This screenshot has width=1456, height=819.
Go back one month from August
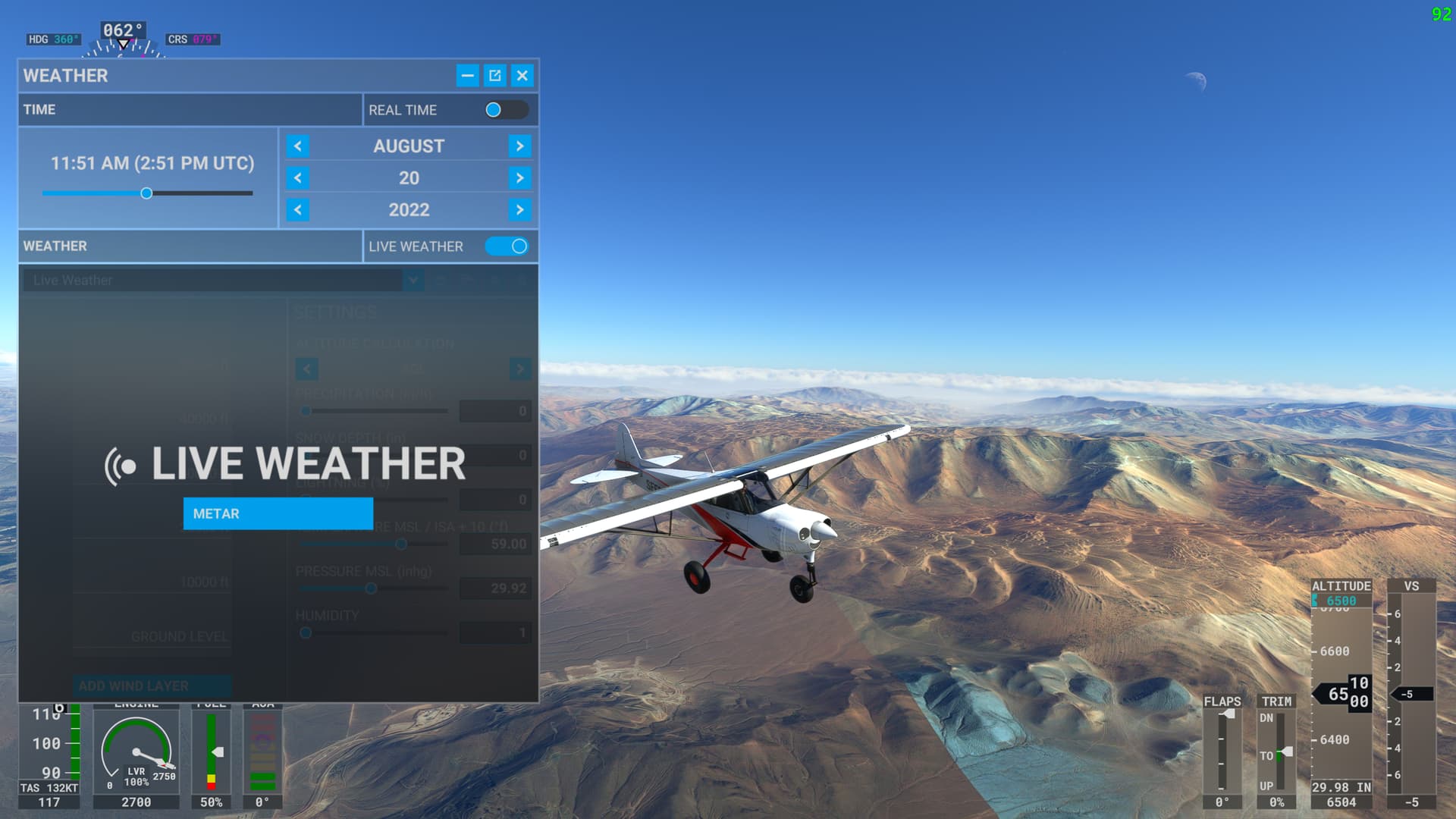pyautogui.click(x=297, y=146)
